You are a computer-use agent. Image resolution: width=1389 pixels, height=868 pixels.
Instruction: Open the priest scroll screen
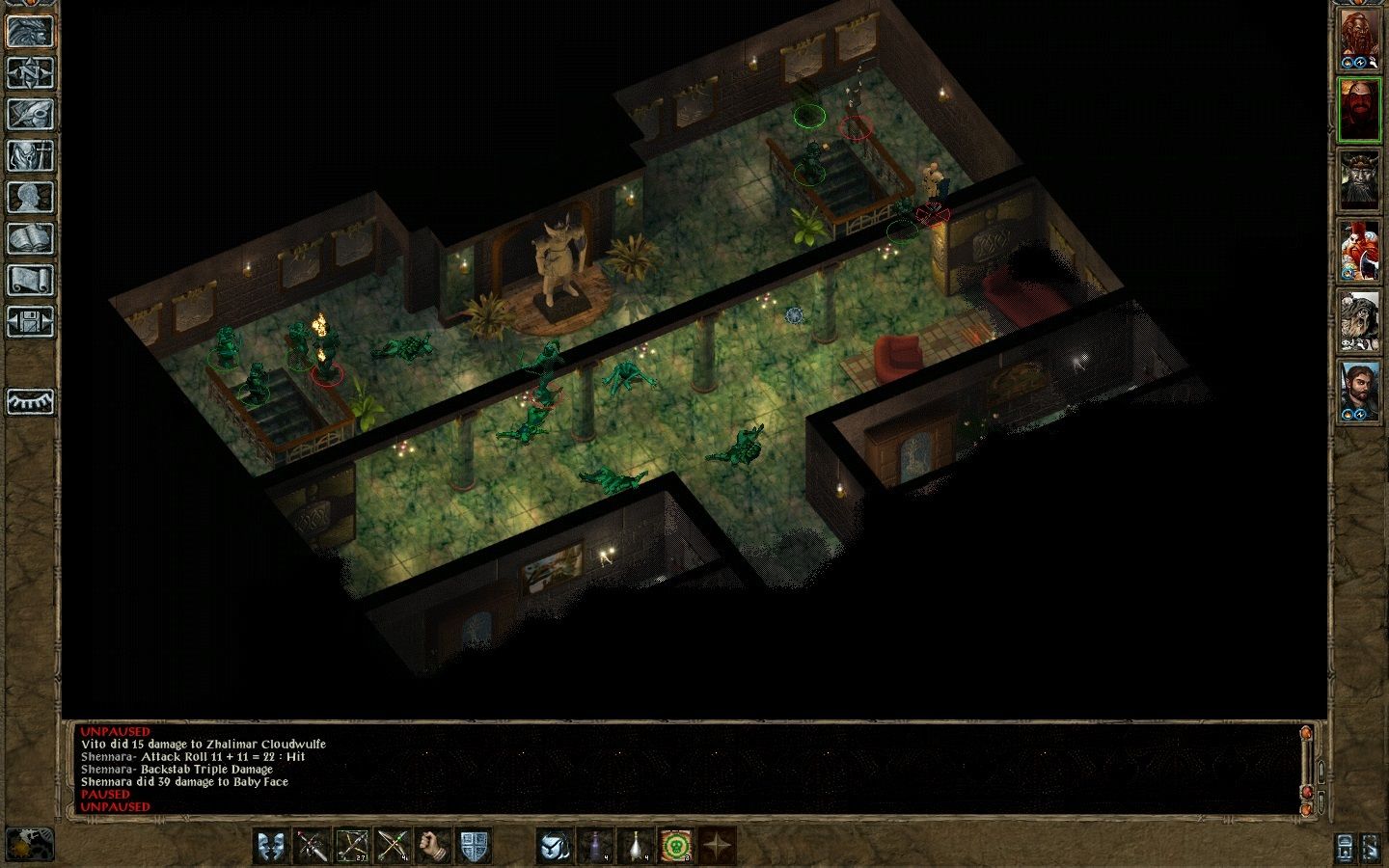31,280
